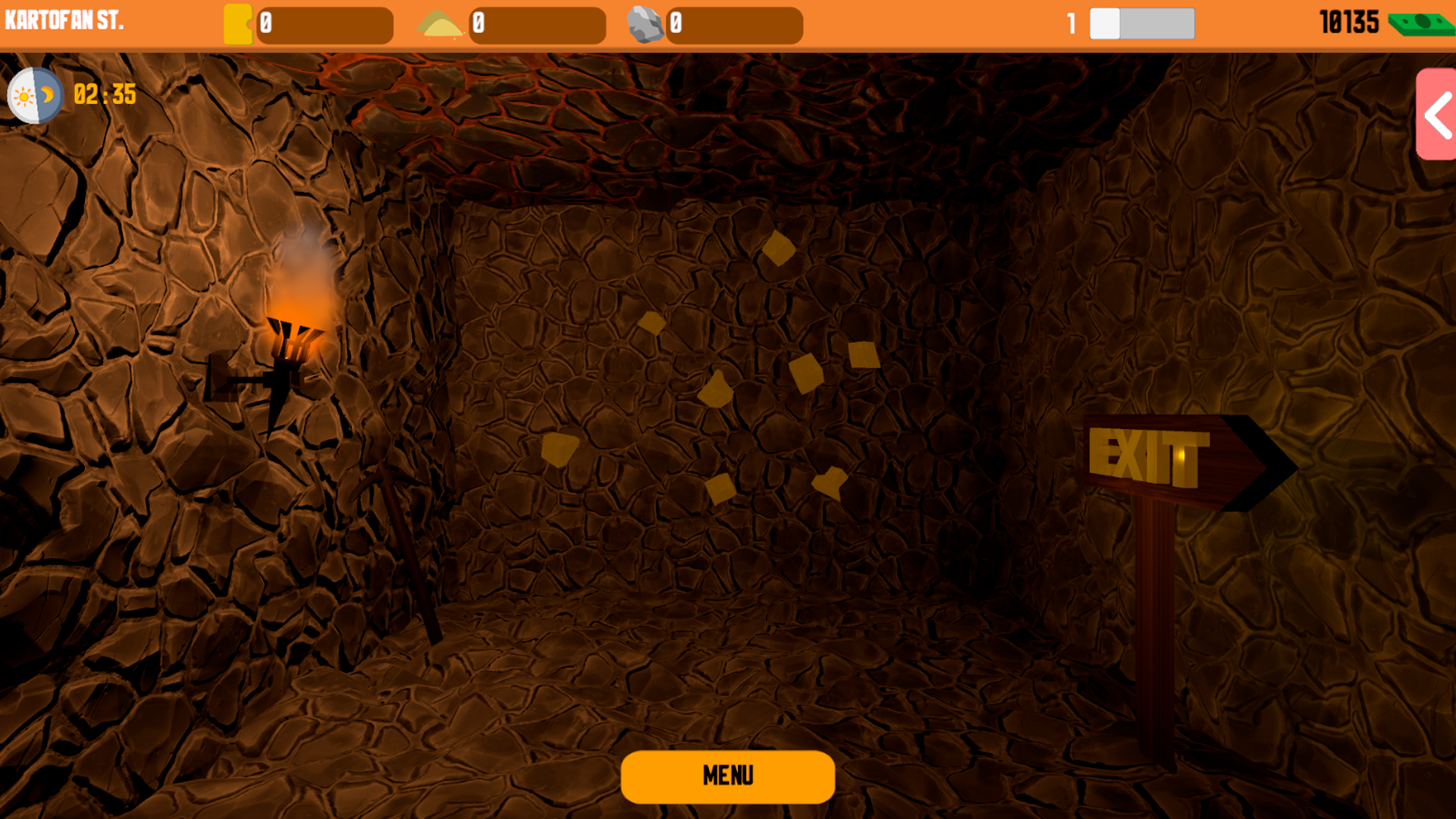Click the gold counter field showing 0
The image size is (1456, 819).
326,26
